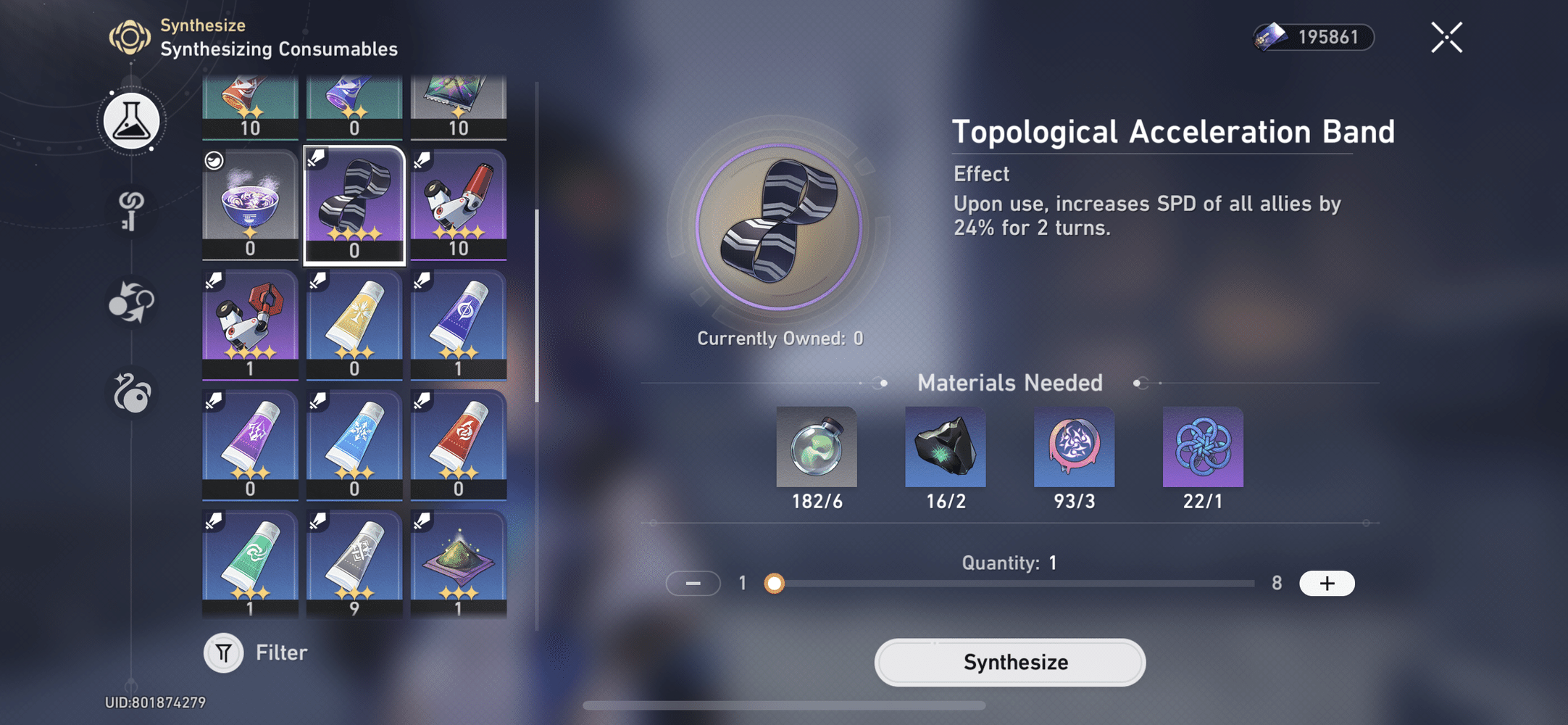Increase quantity with the plus button
Screen dimensions: 1568x725
1327,583
